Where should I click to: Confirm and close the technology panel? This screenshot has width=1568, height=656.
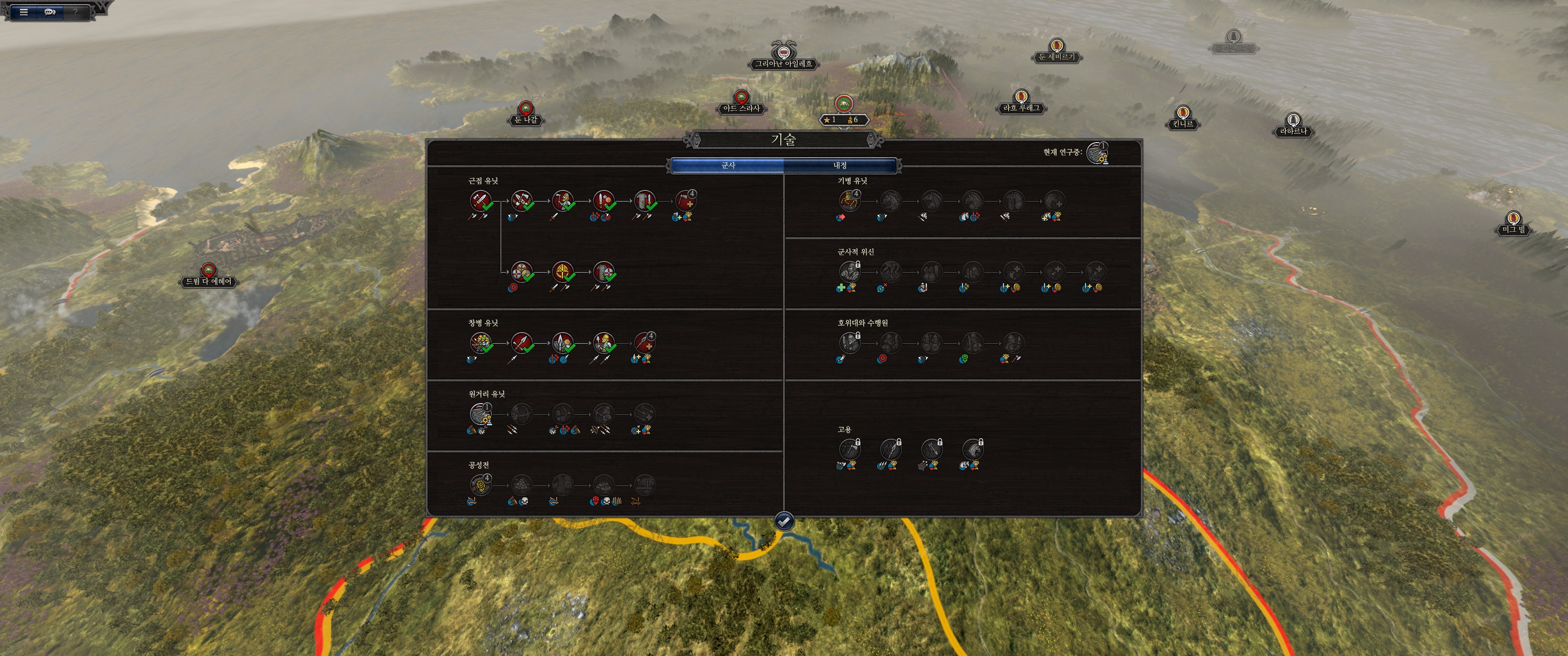(x=784, y=521)
